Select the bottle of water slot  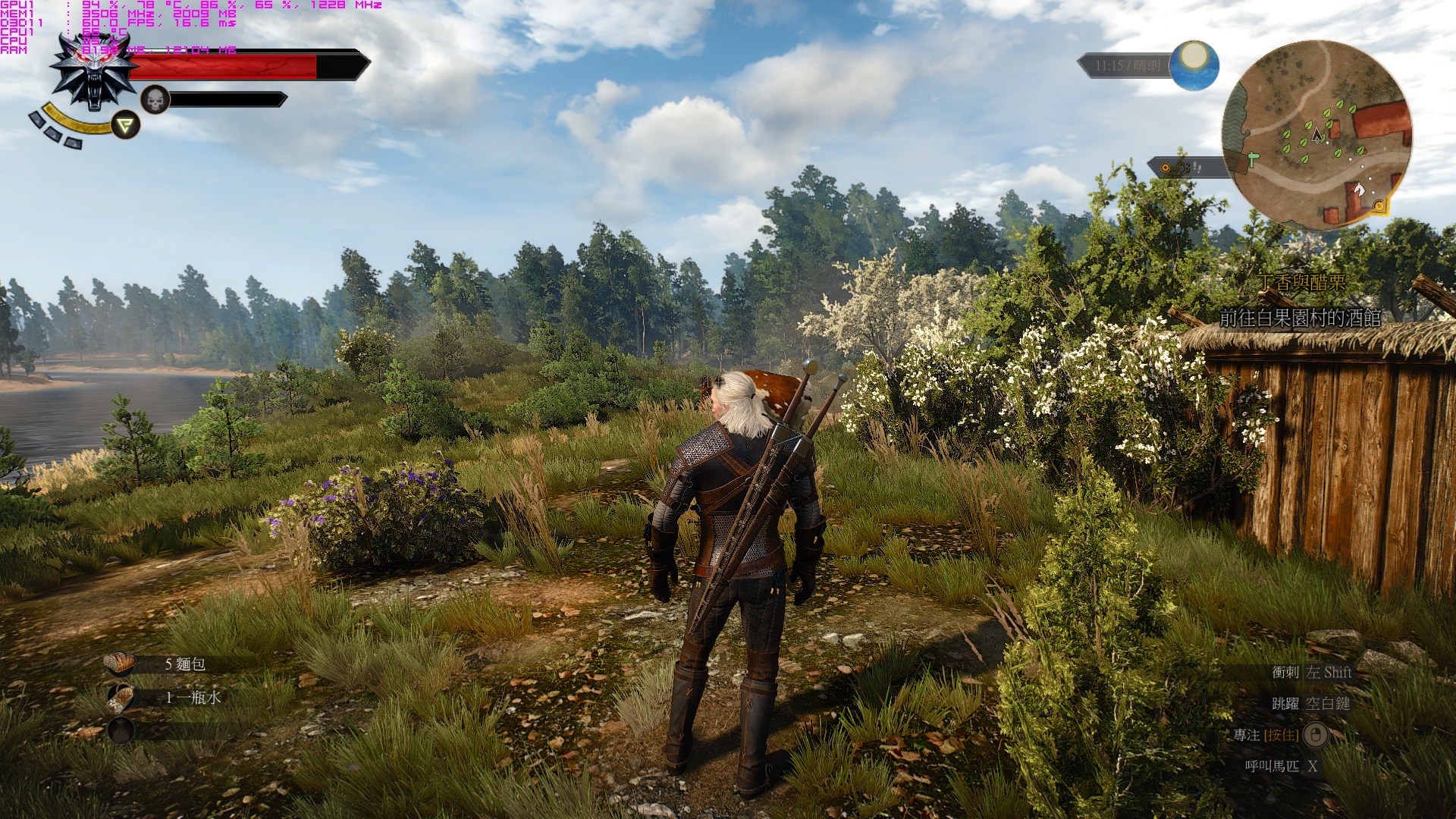pos(121,697)
